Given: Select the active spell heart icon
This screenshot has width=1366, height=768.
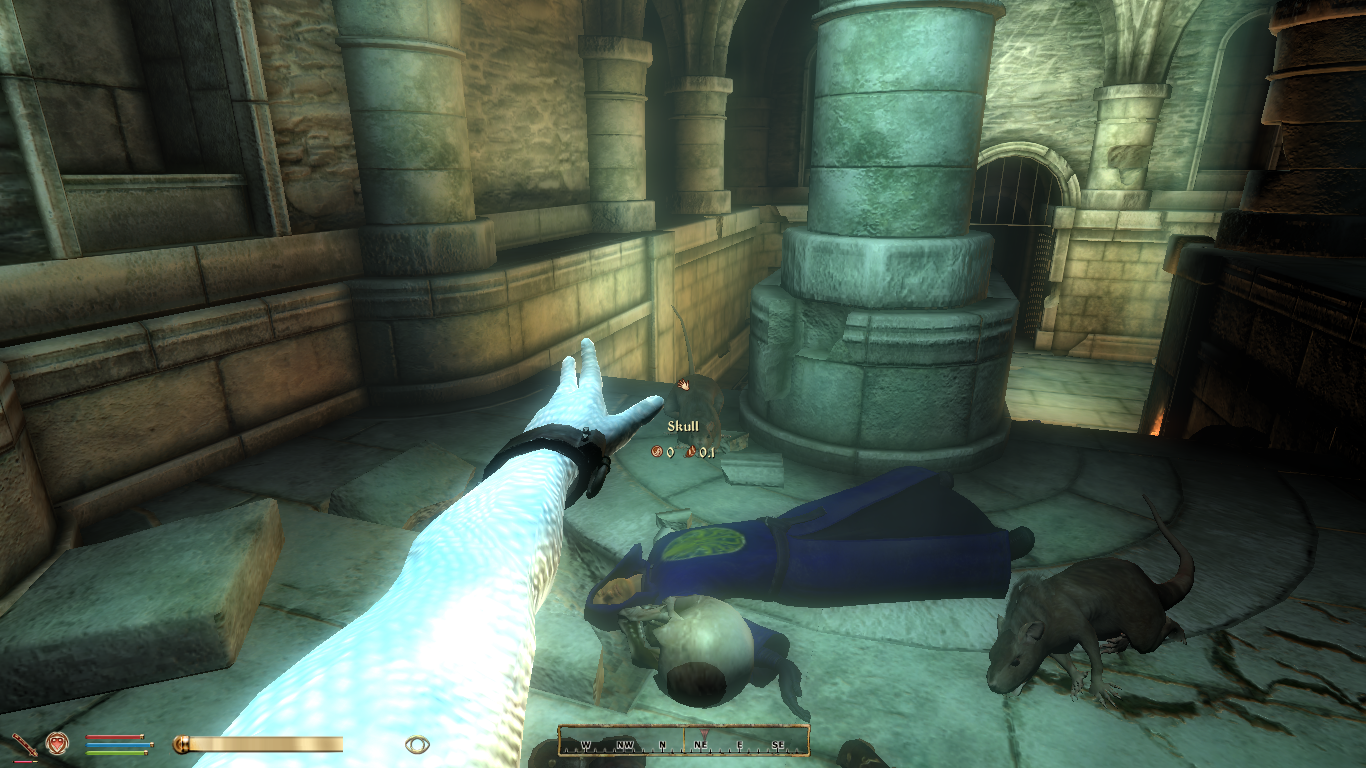Looking at the screenshot, I should click(57, 743).
